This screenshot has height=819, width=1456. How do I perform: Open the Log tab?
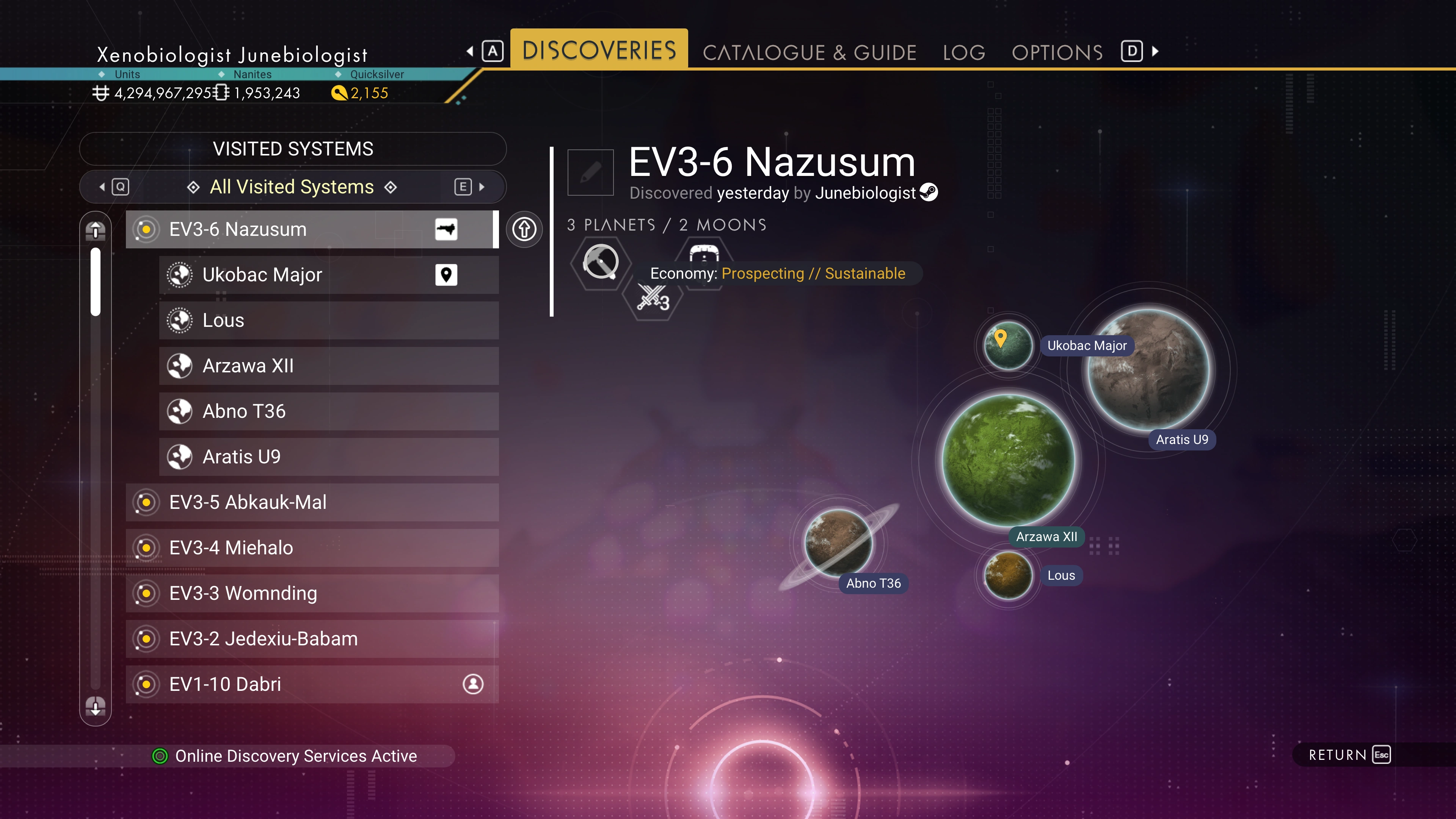pos(964,53)
